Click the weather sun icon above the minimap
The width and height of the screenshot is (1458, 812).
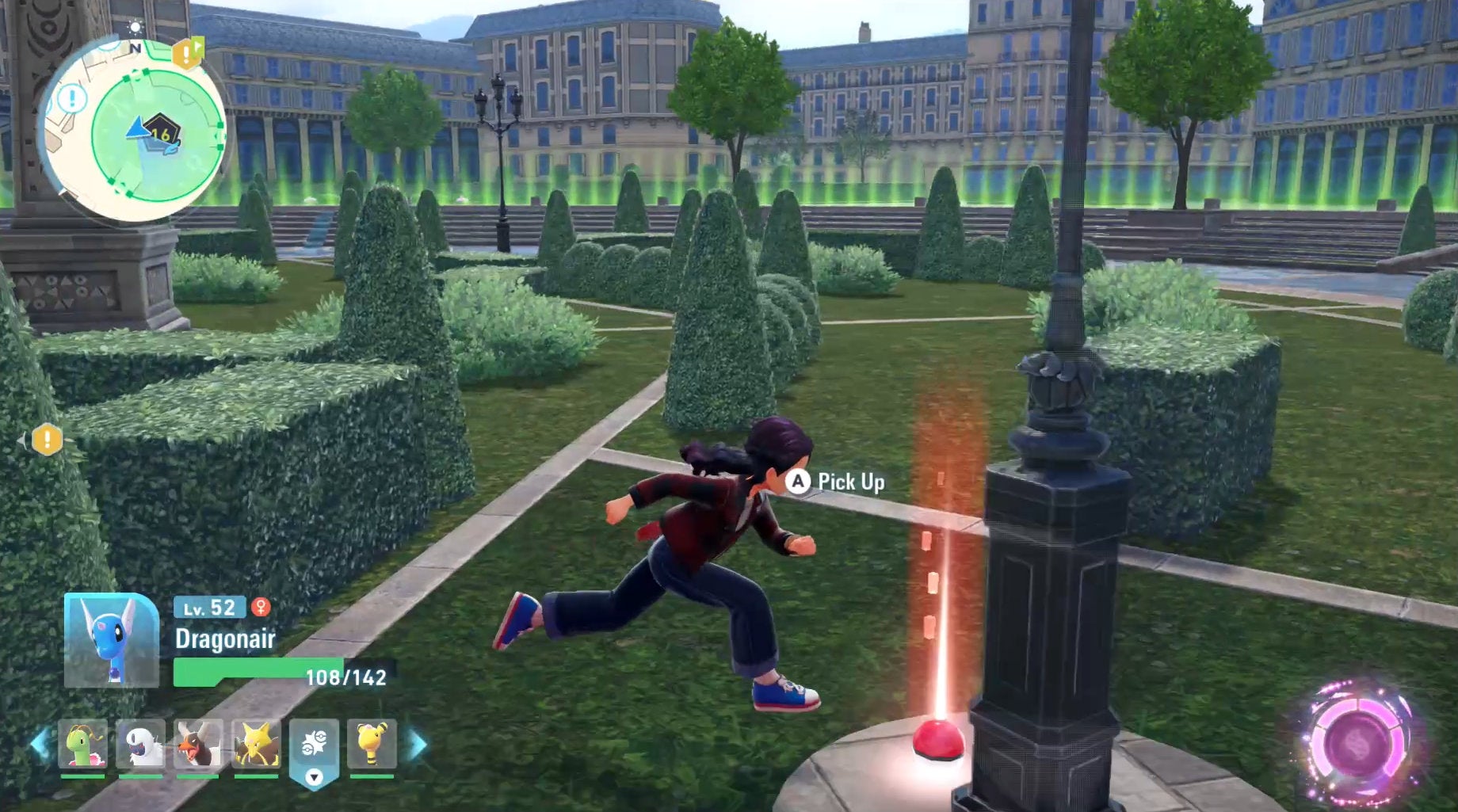135,29
